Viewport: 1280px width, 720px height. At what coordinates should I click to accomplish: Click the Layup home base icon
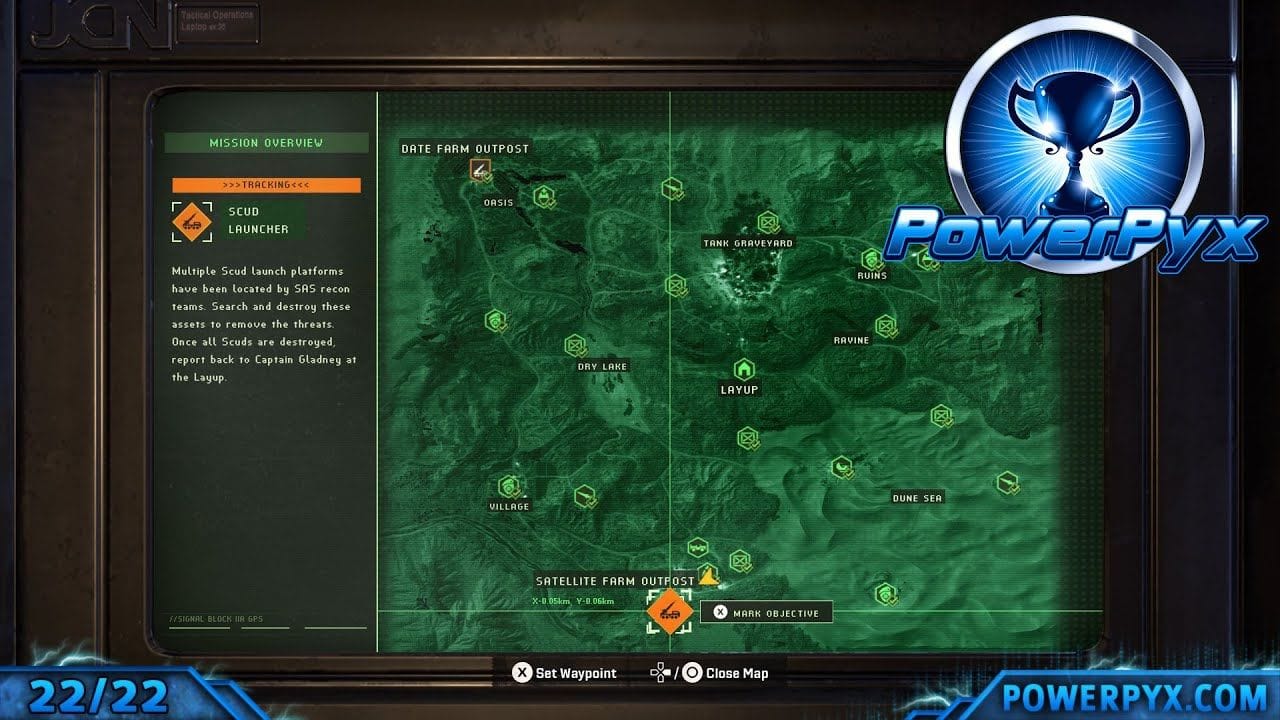[744, 369]
